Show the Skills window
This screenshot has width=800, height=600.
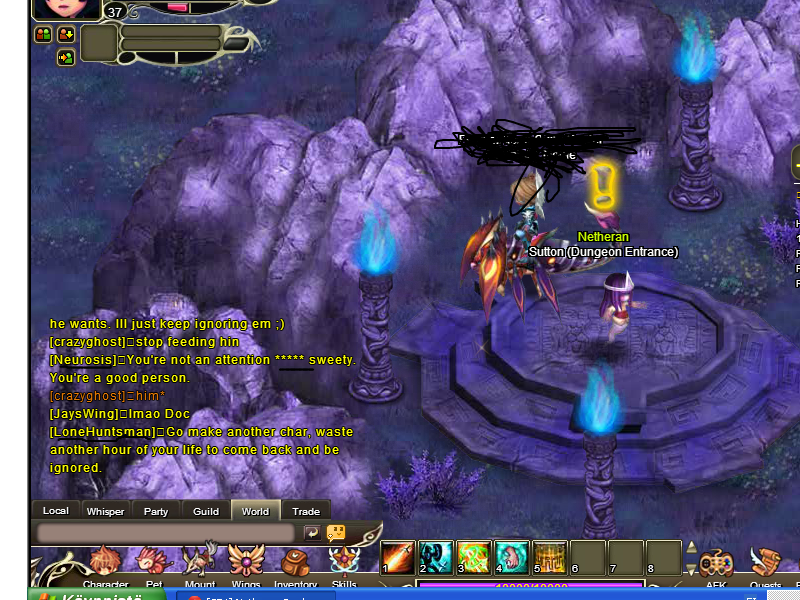click(344, 566)
